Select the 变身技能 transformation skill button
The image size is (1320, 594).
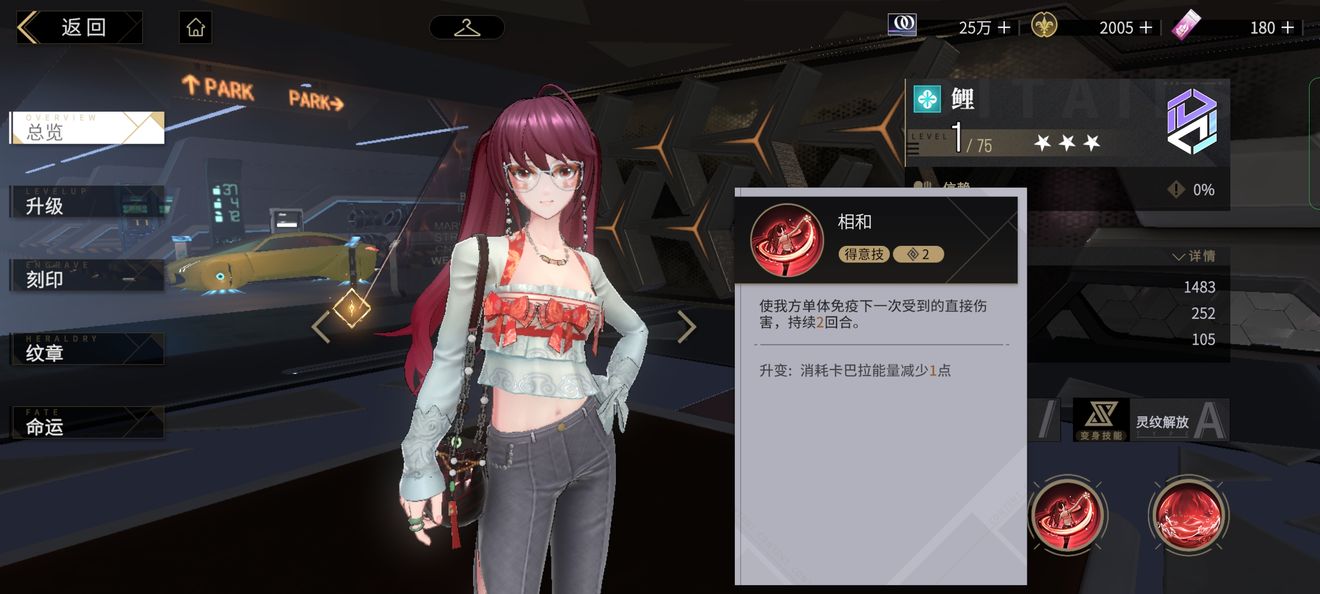(1101, 421)
